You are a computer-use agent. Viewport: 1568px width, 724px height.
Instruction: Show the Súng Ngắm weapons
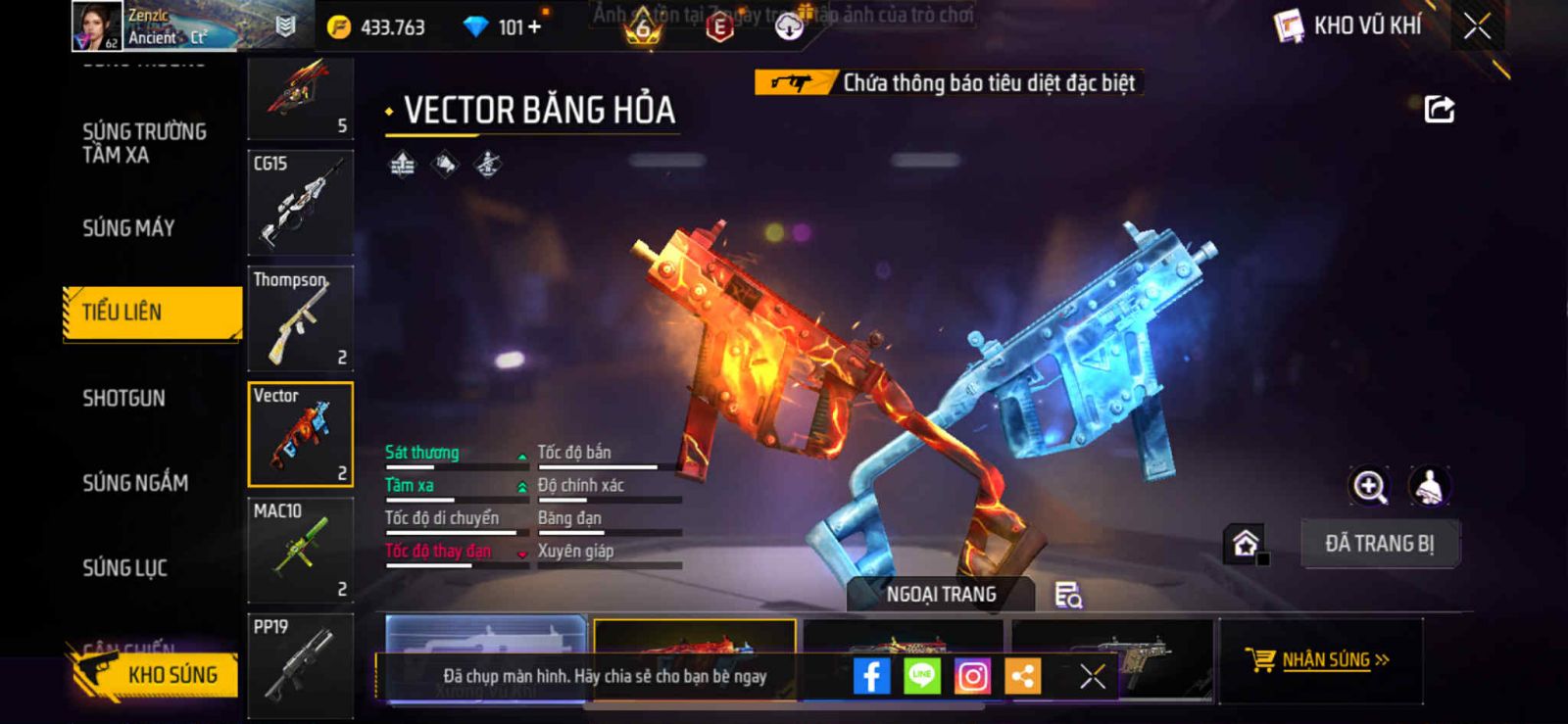[134, 482]
